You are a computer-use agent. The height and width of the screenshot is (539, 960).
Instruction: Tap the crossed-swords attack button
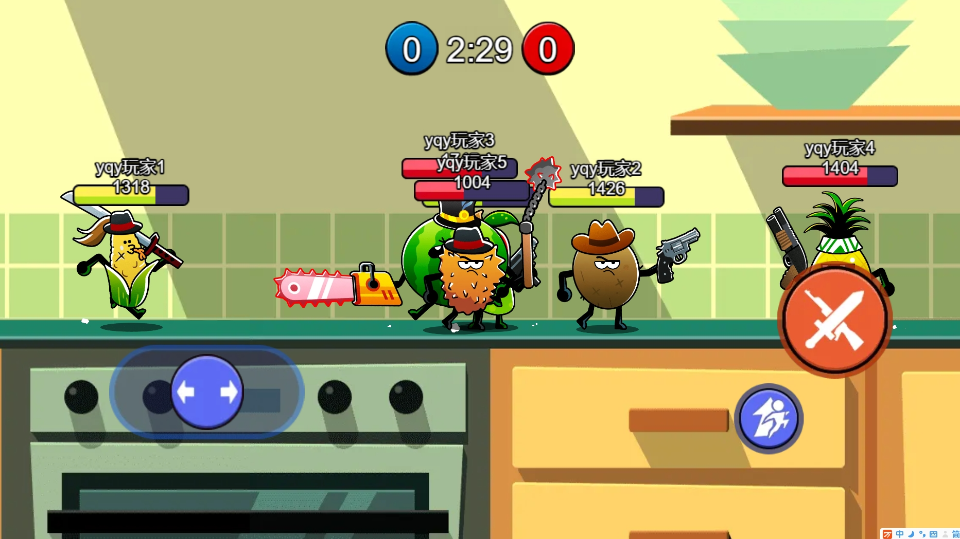(834, 320)
